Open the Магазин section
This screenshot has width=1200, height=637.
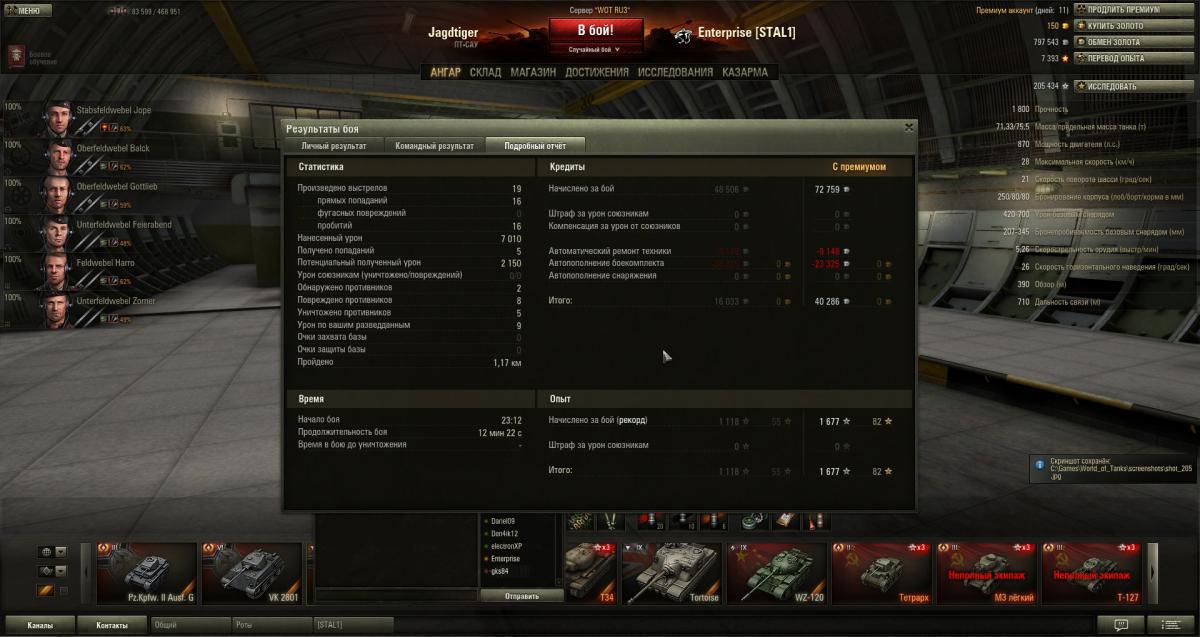coord(532,72)
